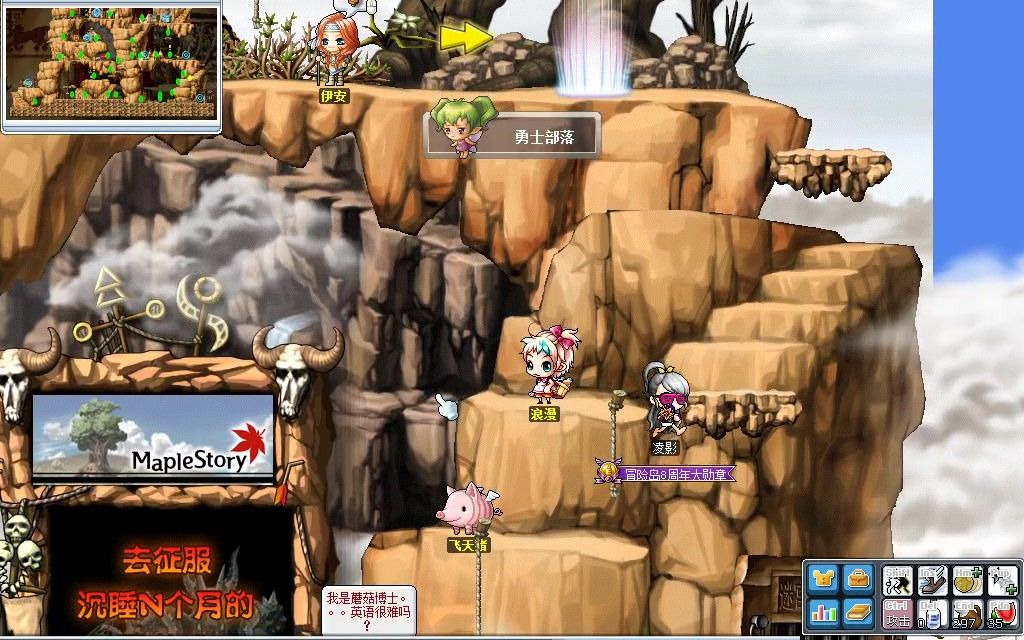Open the inventory with the briefcase icon
Screen dimensions: 1024x640
point(858,579)
